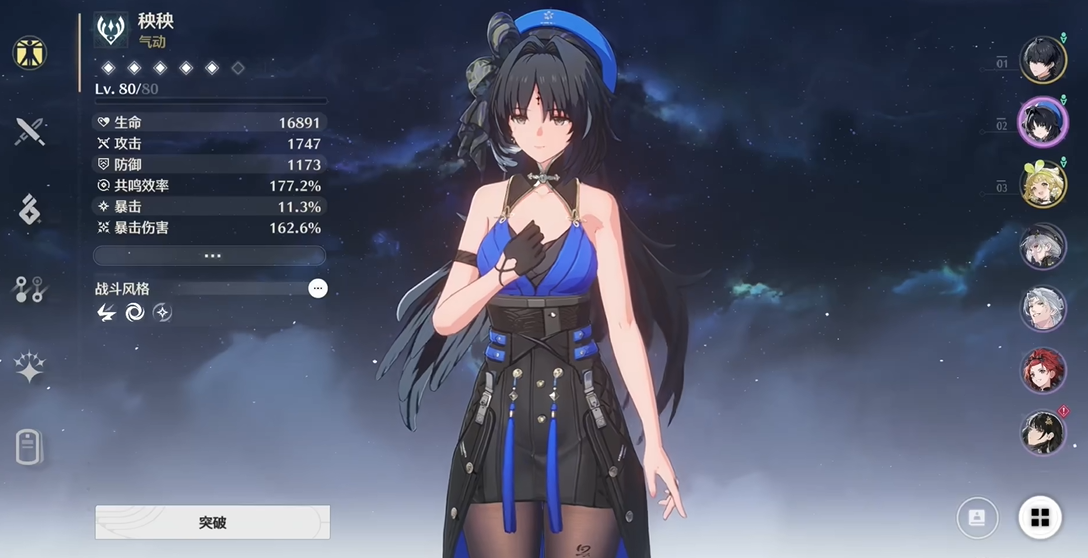The height and width of the screenshot is (558, 1088).
Task: Choose the blue-beret character portrait in slot 02
Action: [1043, 122]
